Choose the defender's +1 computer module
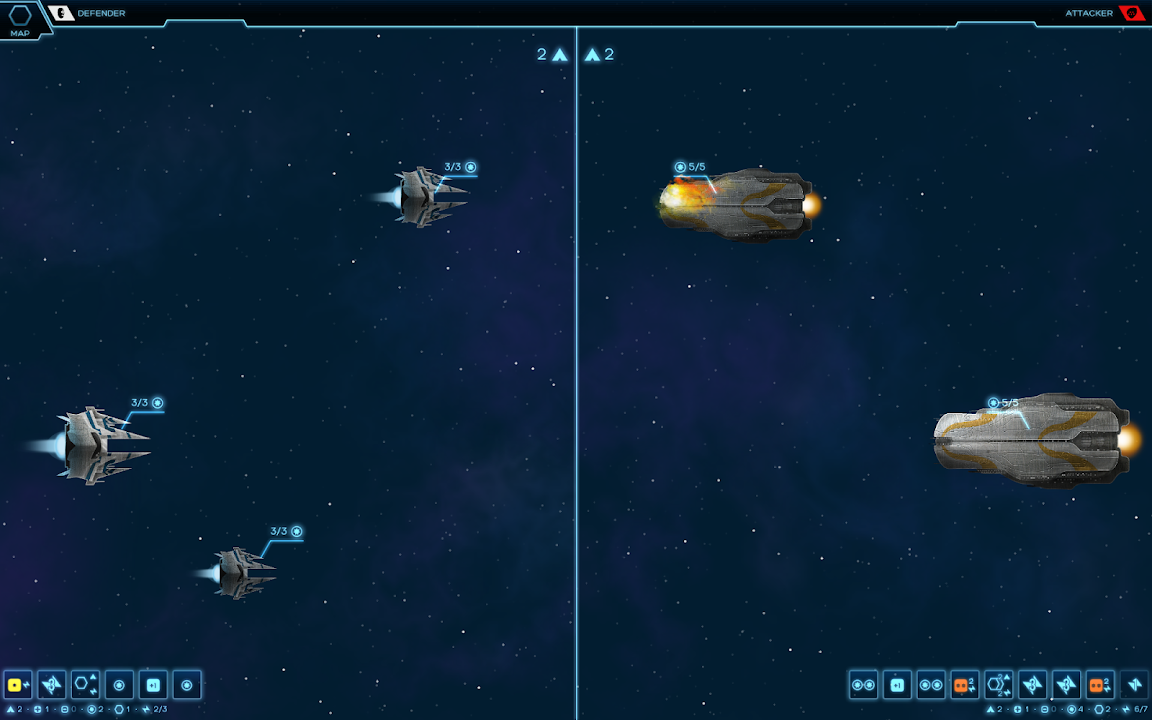Image resolution: width=1152 pixels, height=720 pixels. tap(153, 685)
